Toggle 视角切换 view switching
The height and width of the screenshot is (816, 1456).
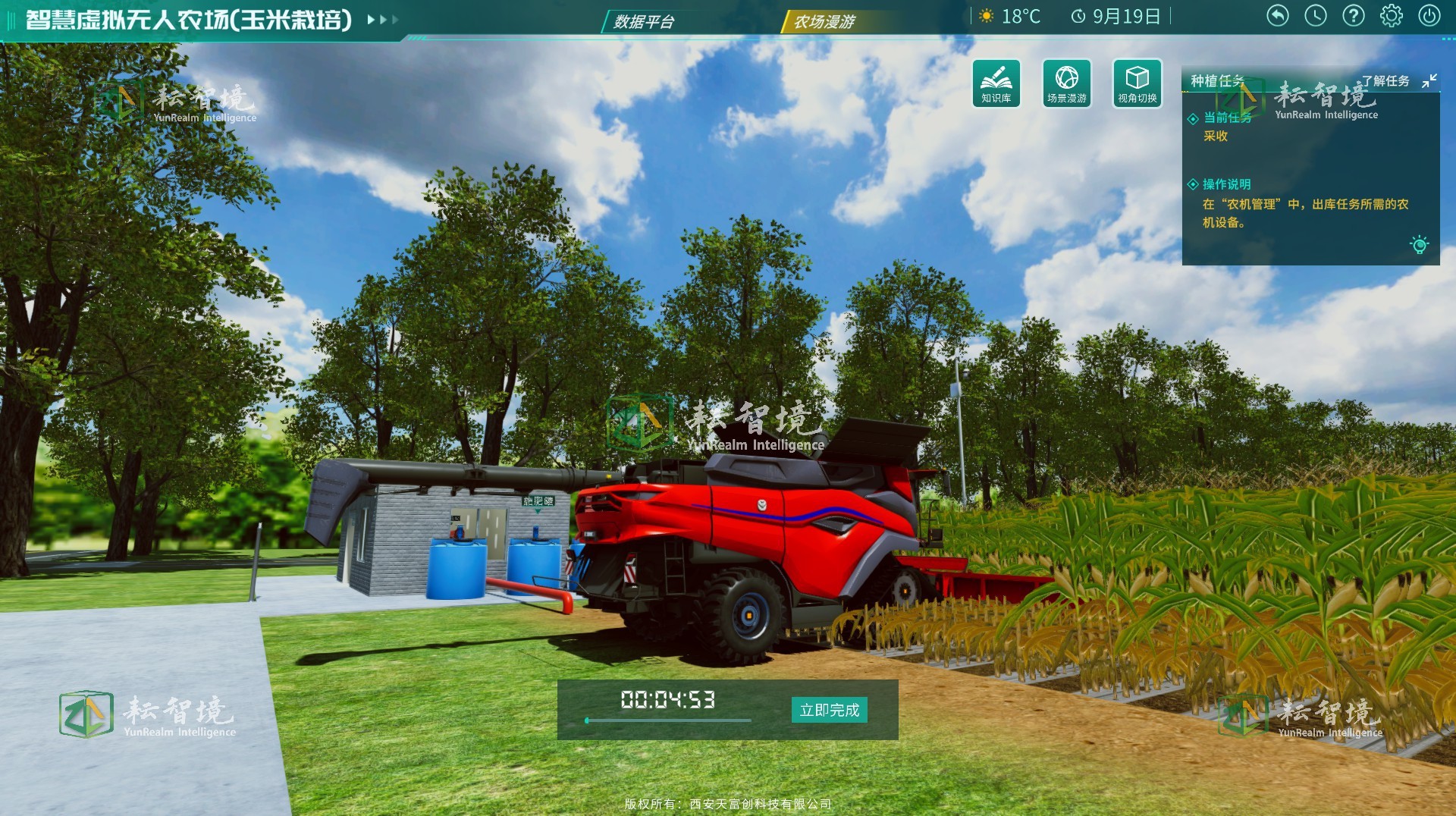[1137, 83]
